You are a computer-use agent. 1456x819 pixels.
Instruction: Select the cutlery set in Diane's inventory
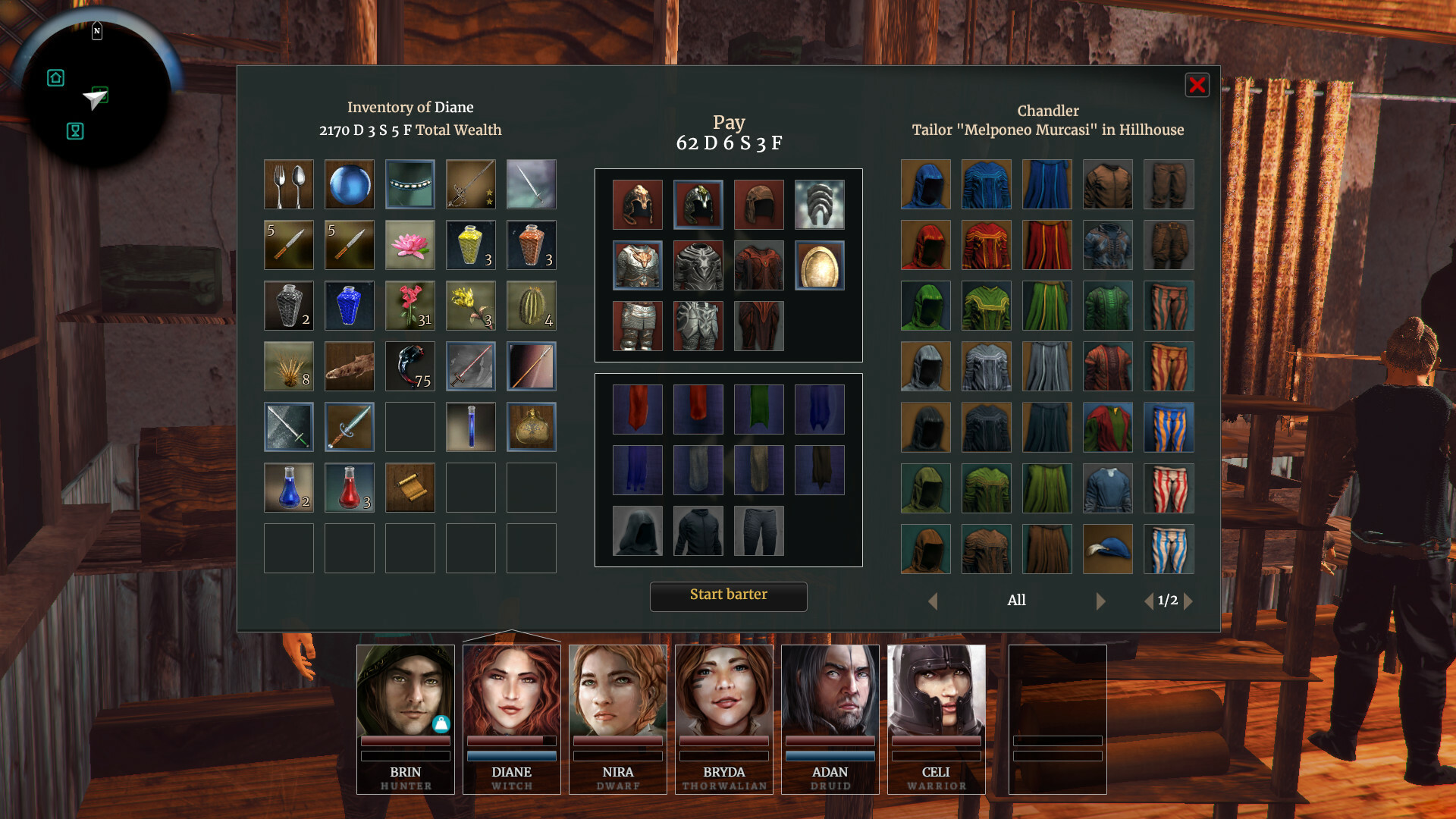(288, 184)
